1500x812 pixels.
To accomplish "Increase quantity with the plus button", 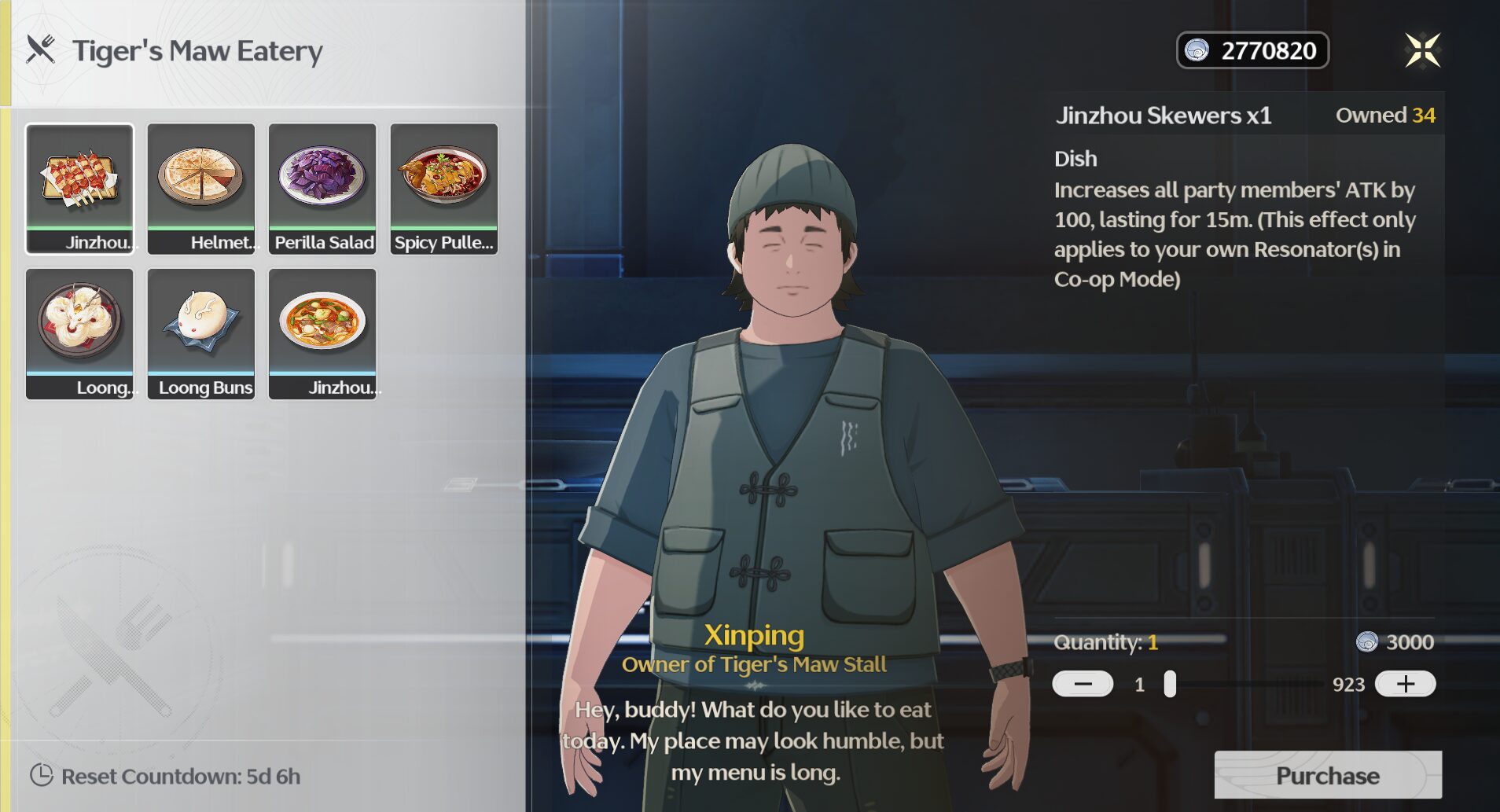I will coord(1406,683).
